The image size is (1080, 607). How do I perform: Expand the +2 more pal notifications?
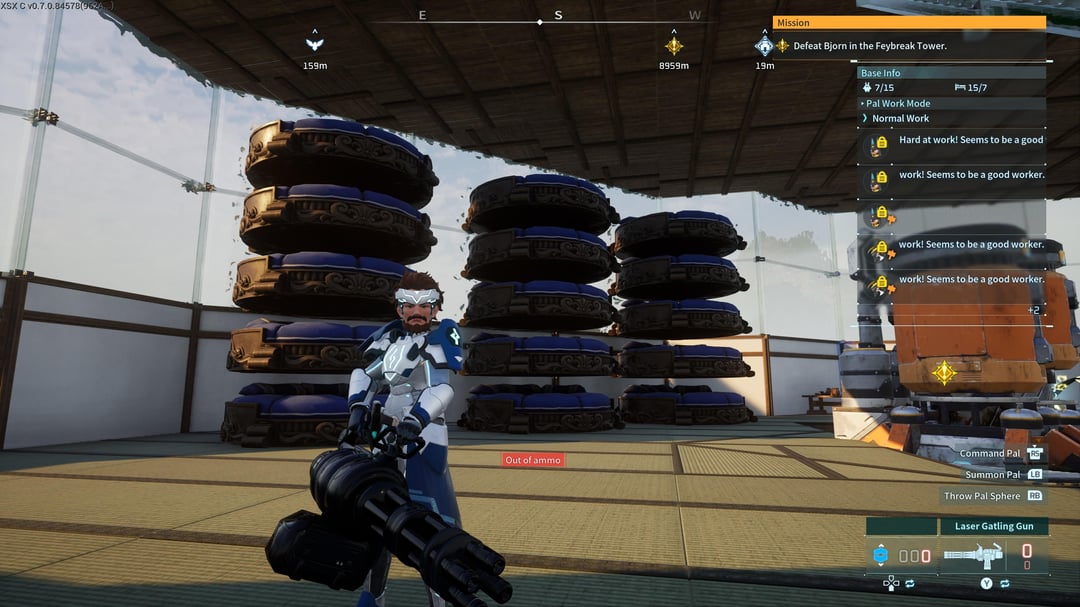[x=1035, y=310]
